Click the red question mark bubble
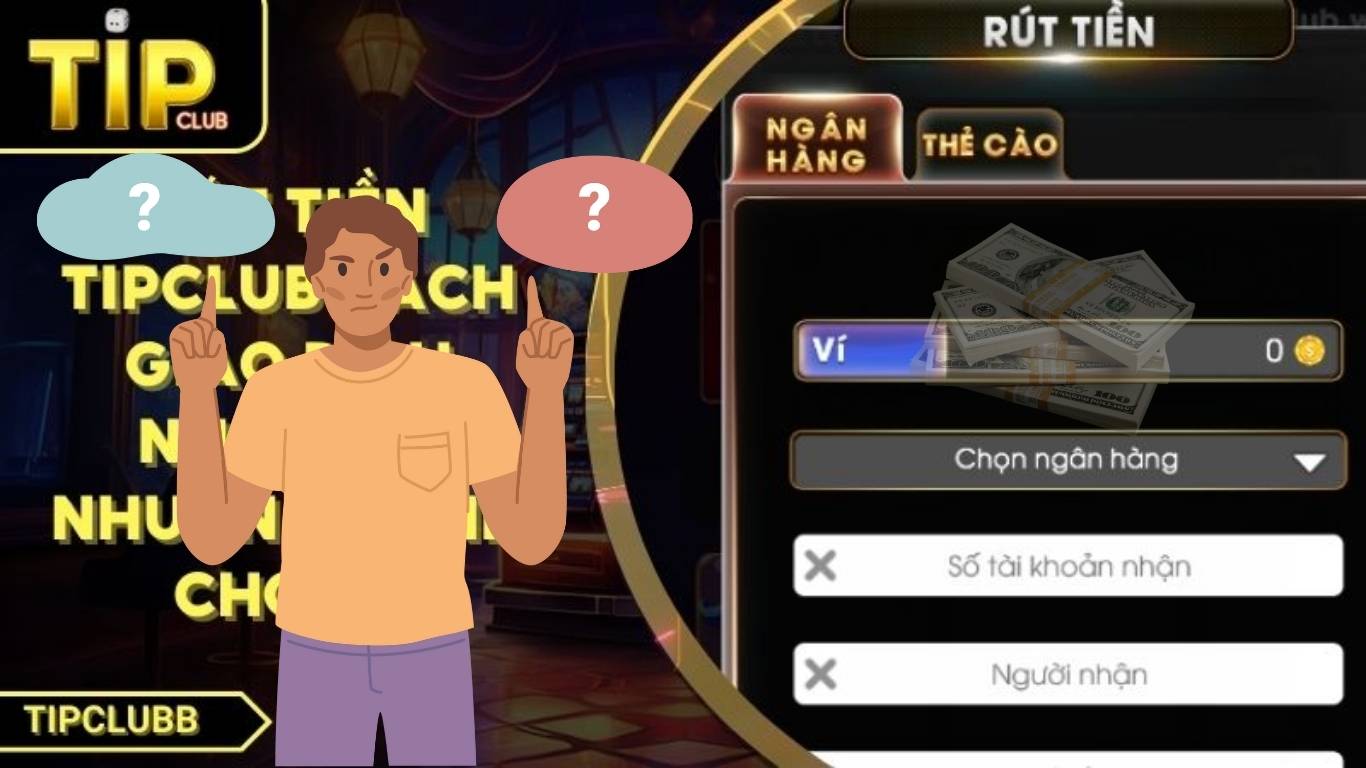This screenshot has width=1366, height=768. (595, 210)
